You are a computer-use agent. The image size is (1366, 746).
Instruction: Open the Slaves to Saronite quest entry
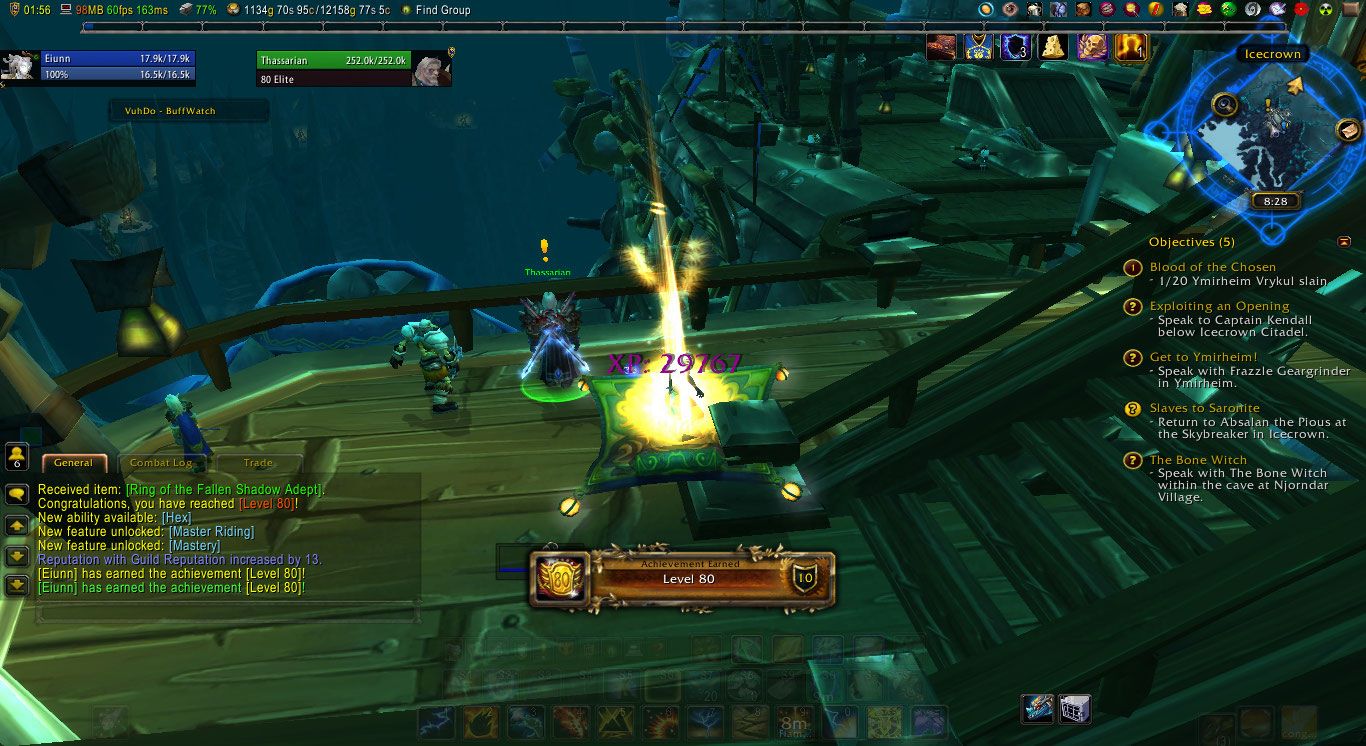coord(1204,408)
